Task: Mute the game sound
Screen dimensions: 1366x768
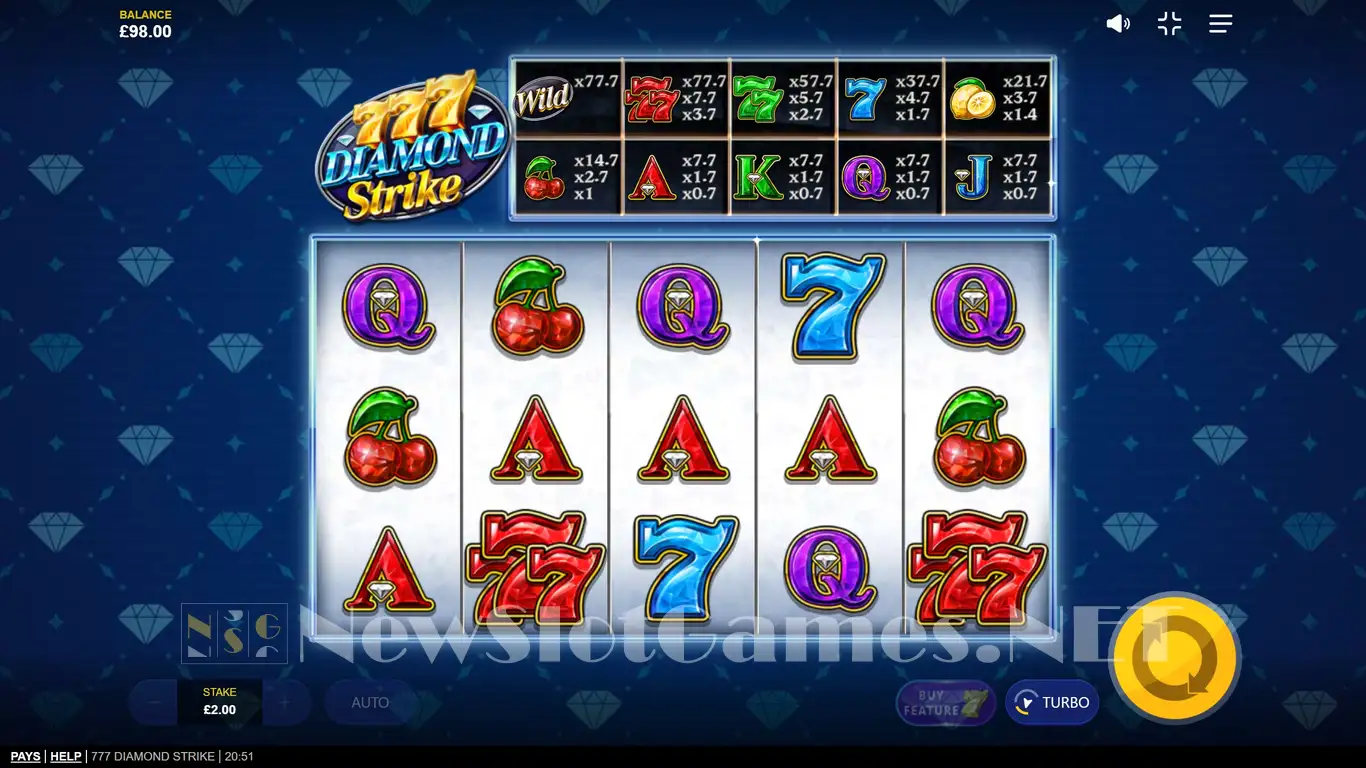Action: pyautogui.click(x=1117, y=24)
